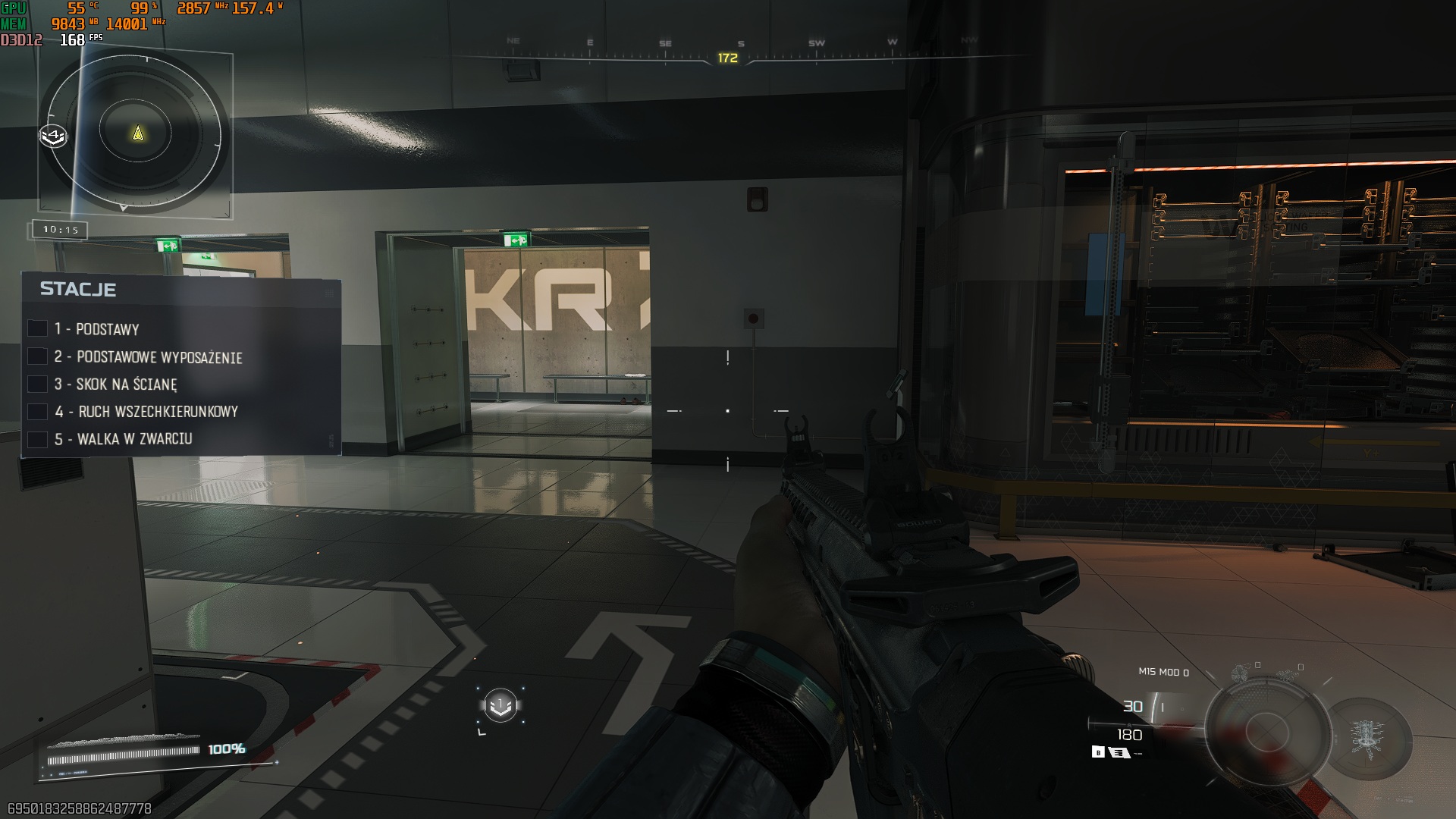The height and width of the screenshot is (819, 1456).
Task: Check the Skok na Ścianę station
Action: pyautogui.click(x=38, y=384)
